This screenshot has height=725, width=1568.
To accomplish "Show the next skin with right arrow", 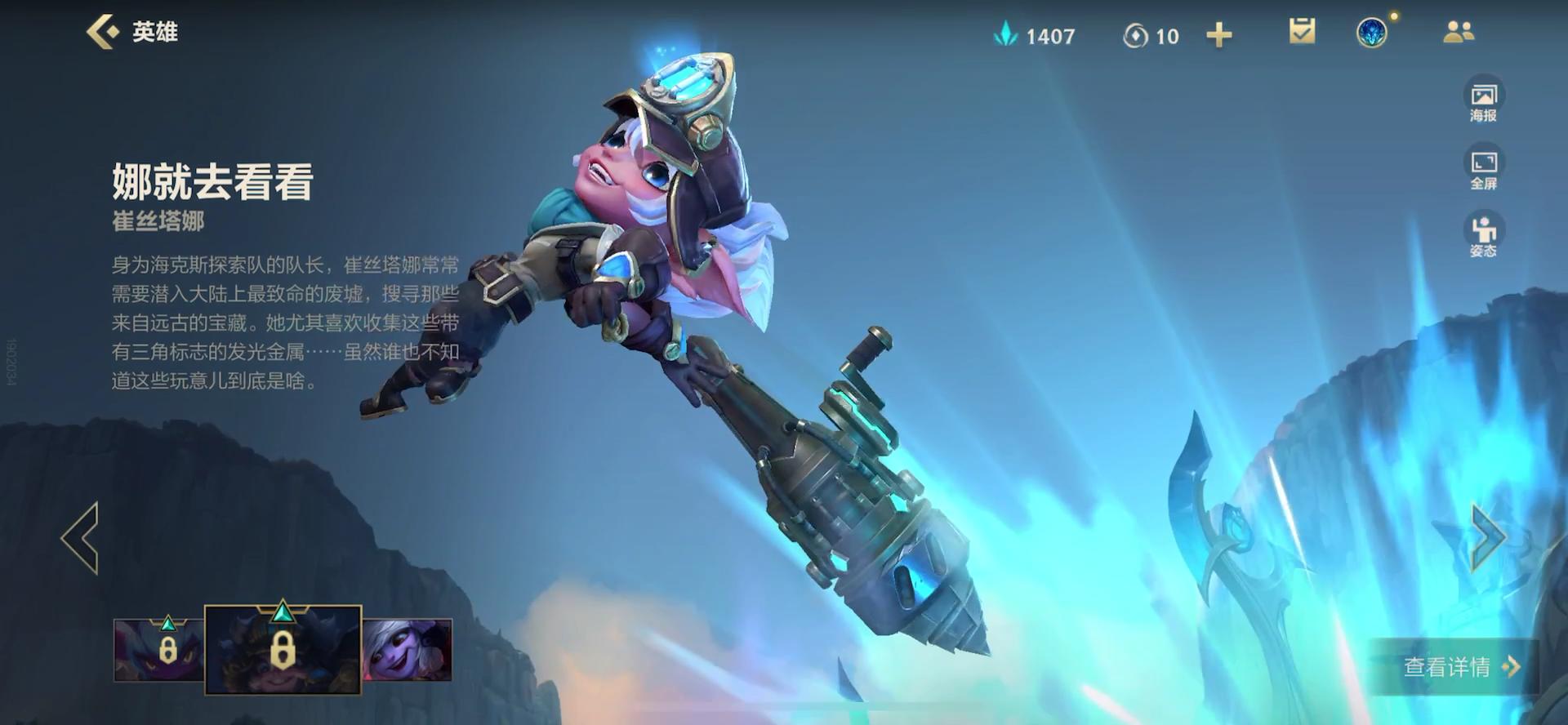I will pyautogui.click(x=1488, y=536).
